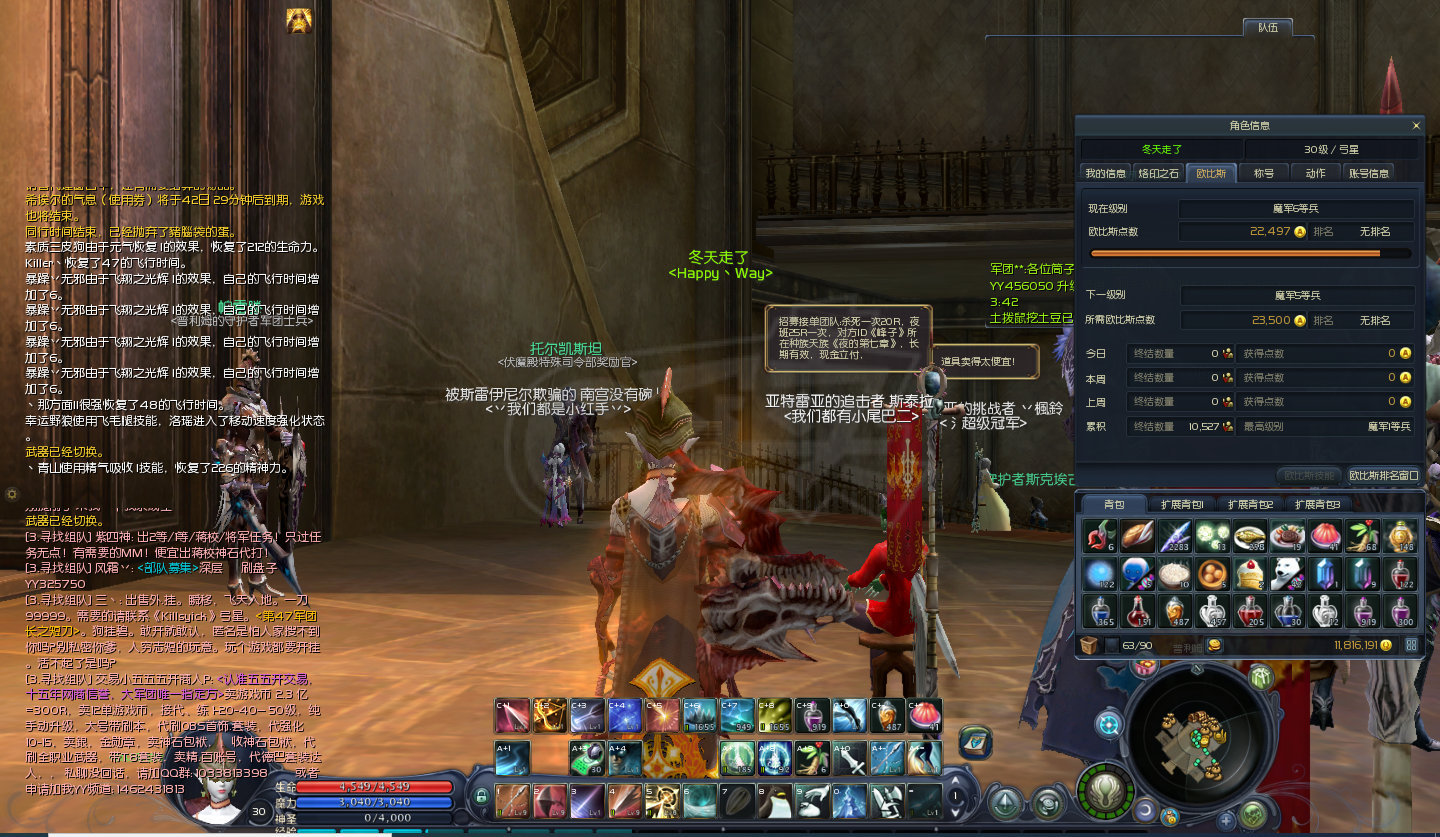Switch to the 扩展背包1 bag tab
The image size is (1440, 837).
1181,504
